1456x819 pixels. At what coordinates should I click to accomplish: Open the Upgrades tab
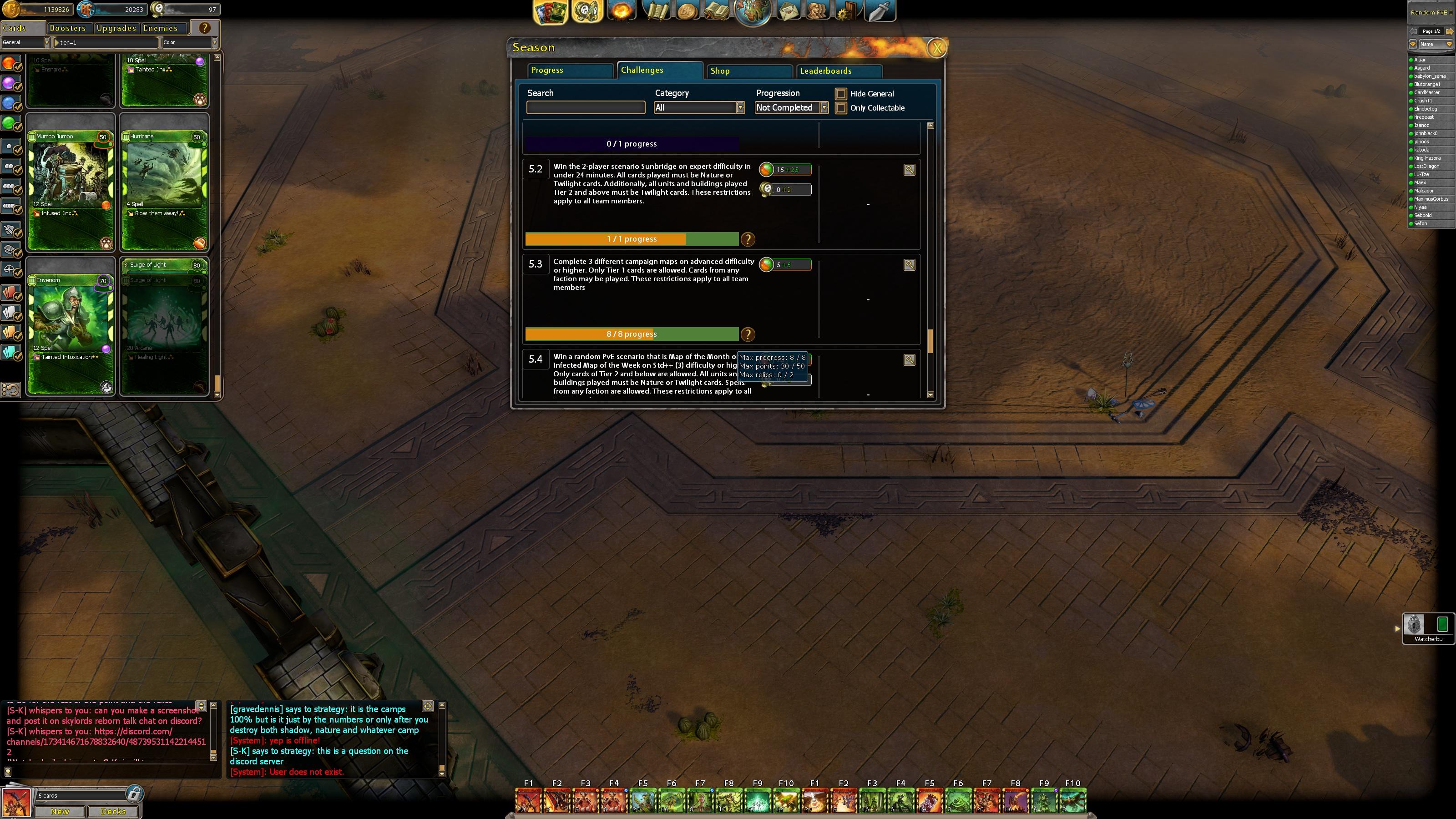click(116, 28)
